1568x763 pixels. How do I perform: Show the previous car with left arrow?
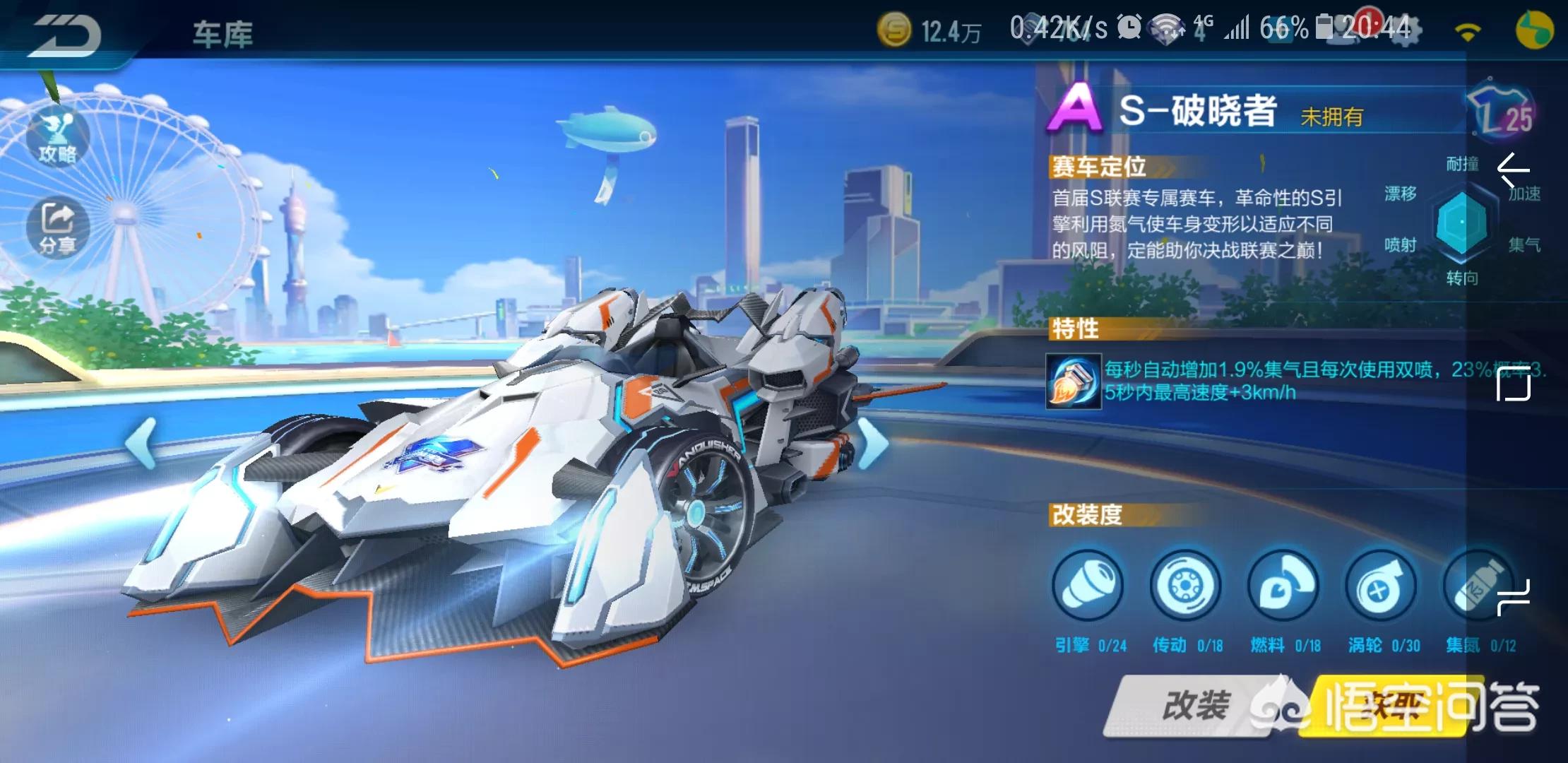point(141,443)
